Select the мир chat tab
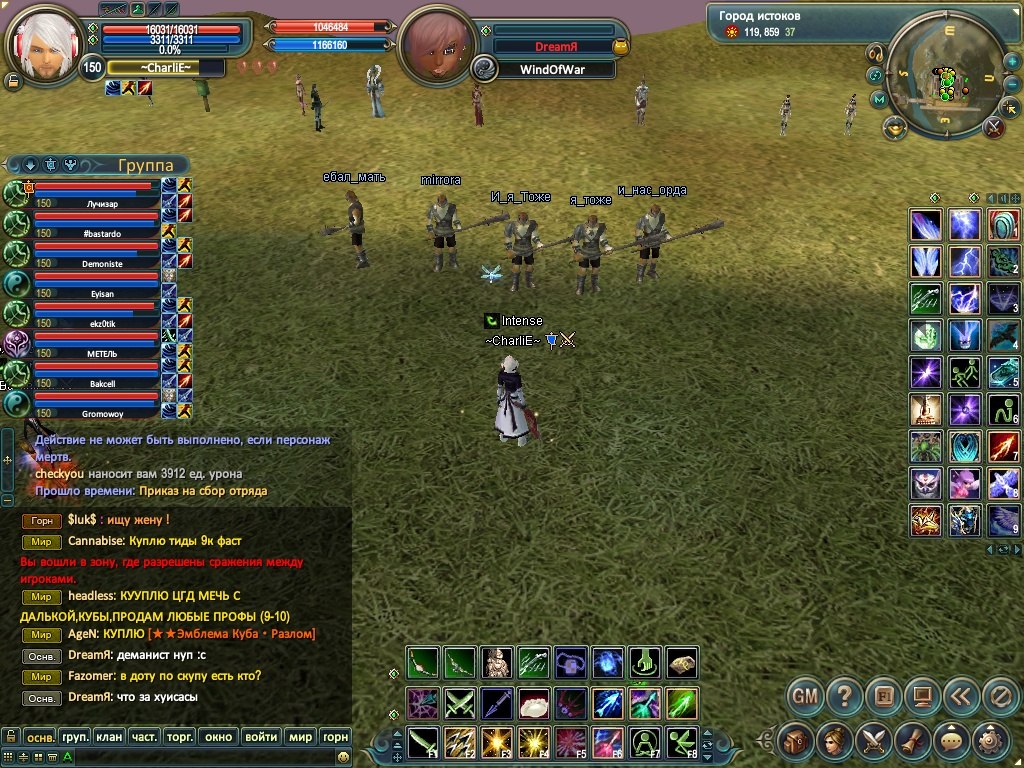 (x=300, y=737)
